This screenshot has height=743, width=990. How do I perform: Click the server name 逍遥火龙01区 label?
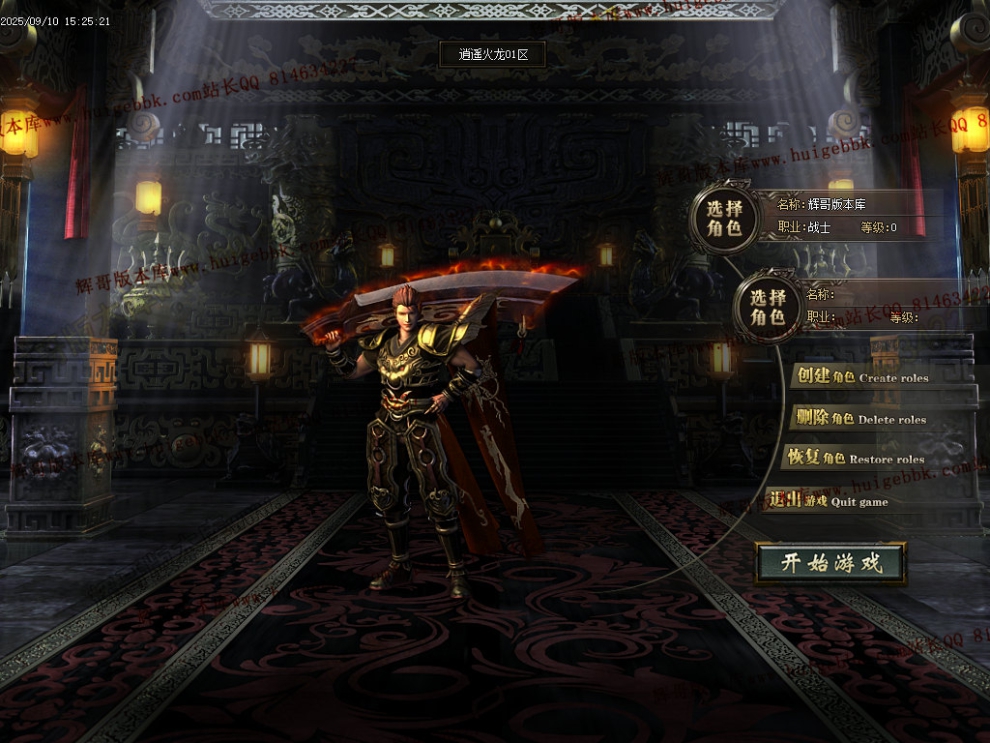click(493, 54)
